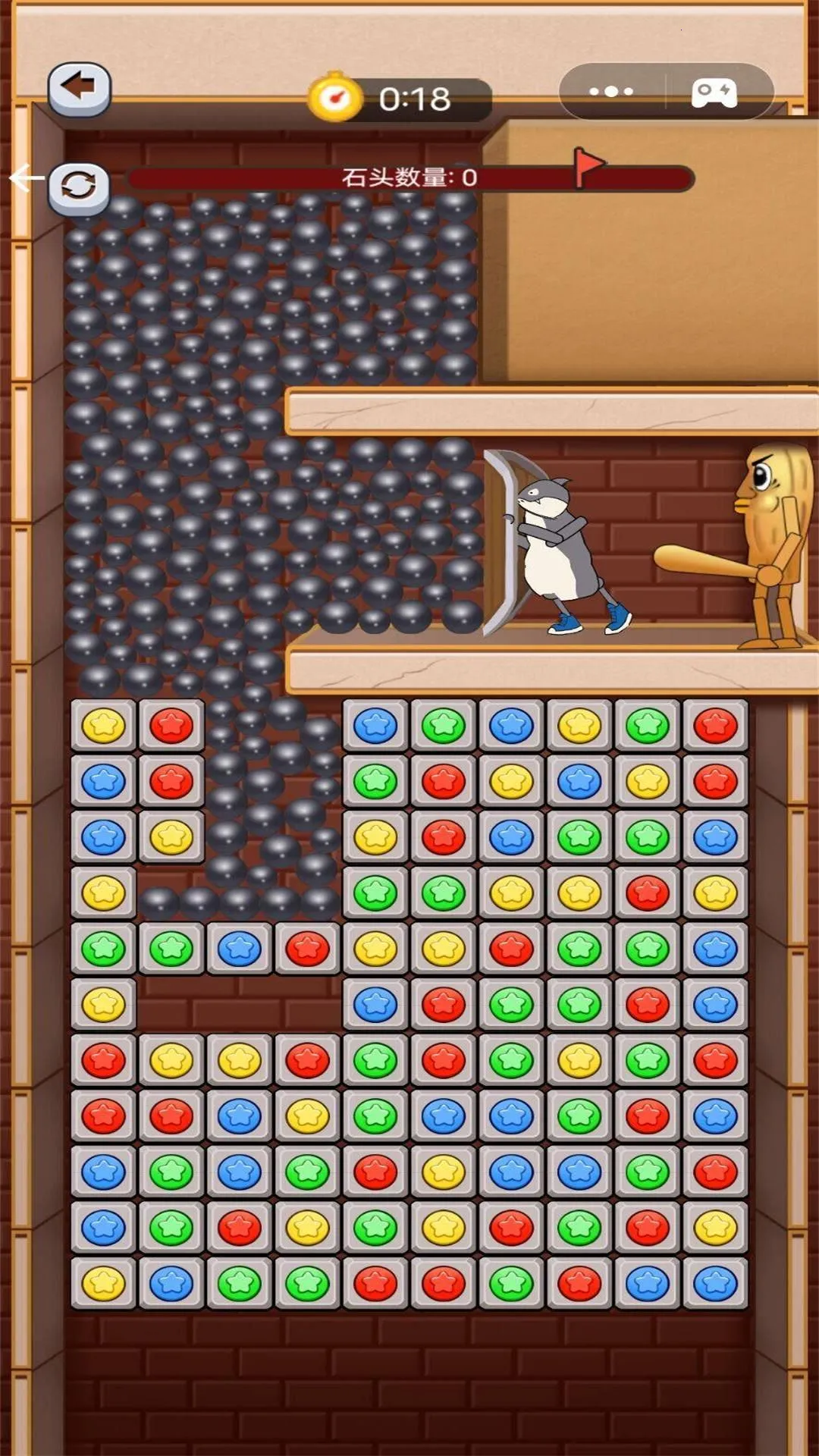Image resolution: width=819 pixels, height=1456 pixels.
Task: Select the lone yellow star tile beside the empty brick gap
Action: pos(104,1004)
